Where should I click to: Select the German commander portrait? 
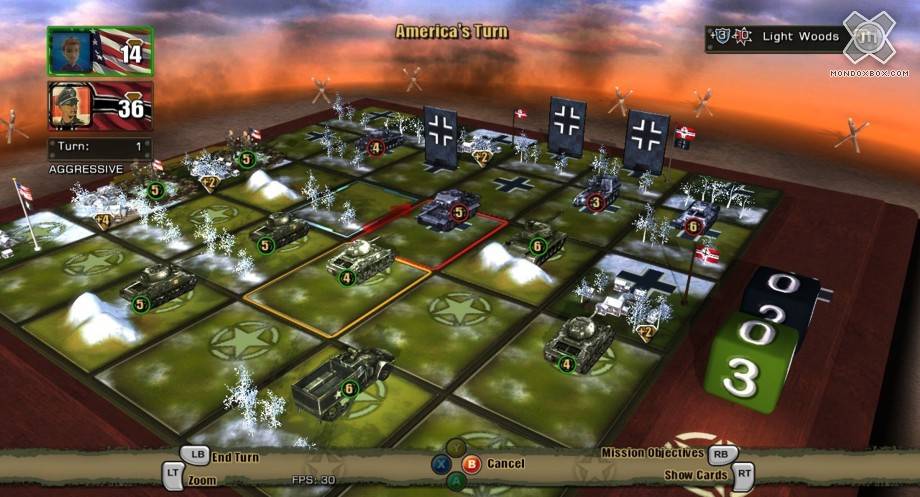tap(100, 106)
